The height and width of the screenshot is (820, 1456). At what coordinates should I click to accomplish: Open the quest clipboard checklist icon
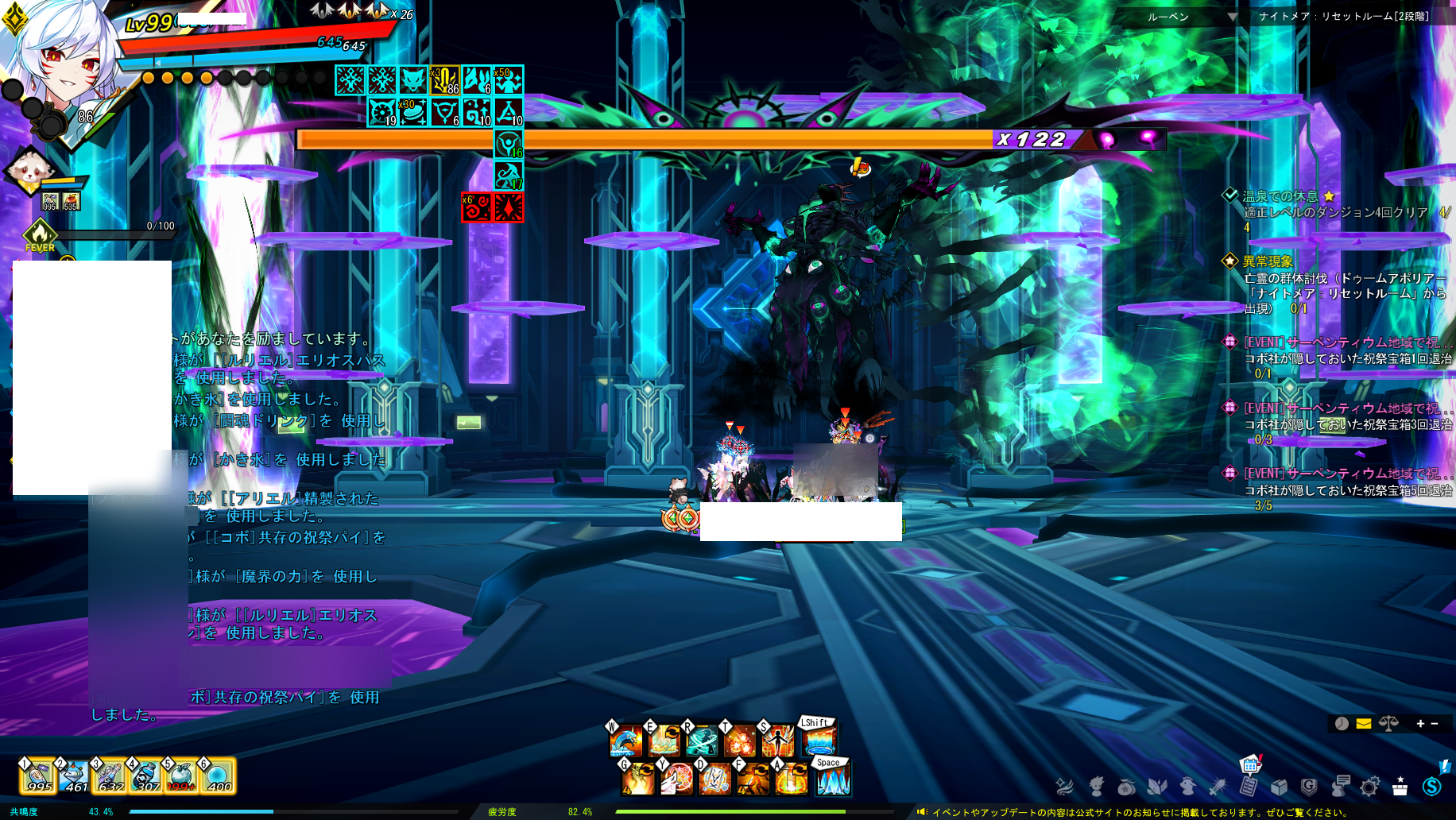[1249, 787]
